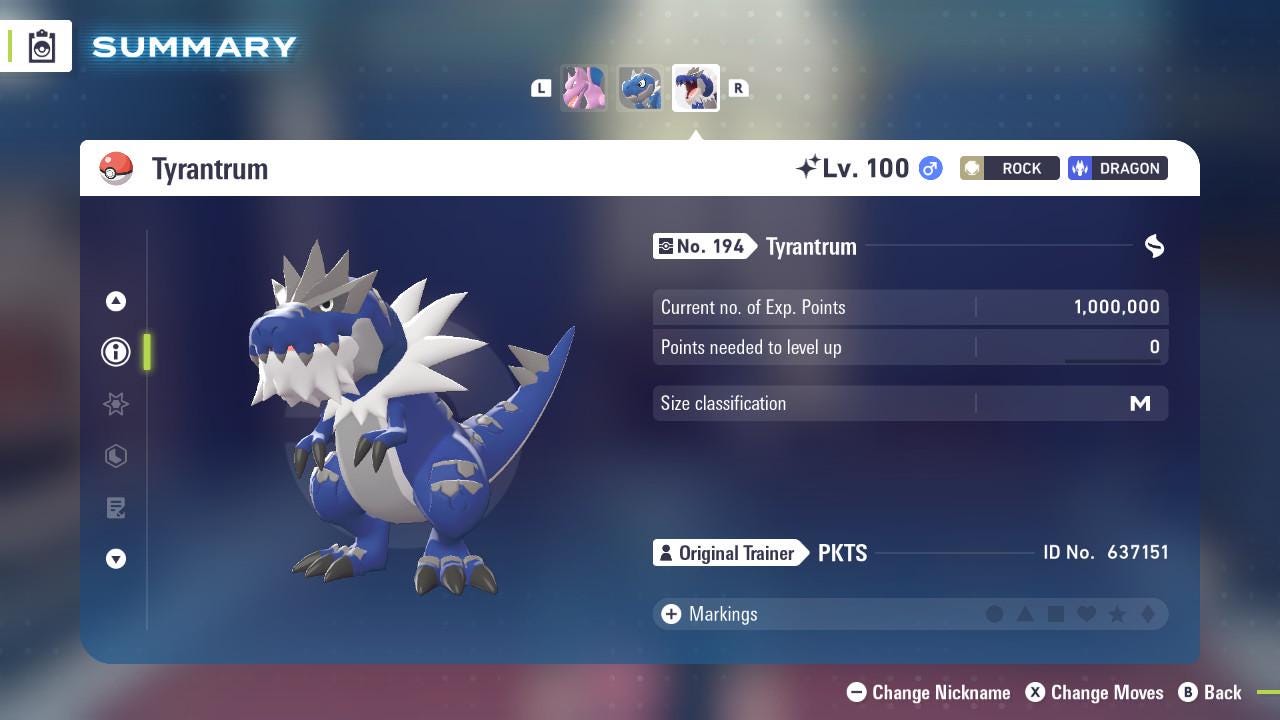Click the Dragon type badge
This screenshot has height=720, width=1280.
pyautogui.click(x=1117, y=168)
